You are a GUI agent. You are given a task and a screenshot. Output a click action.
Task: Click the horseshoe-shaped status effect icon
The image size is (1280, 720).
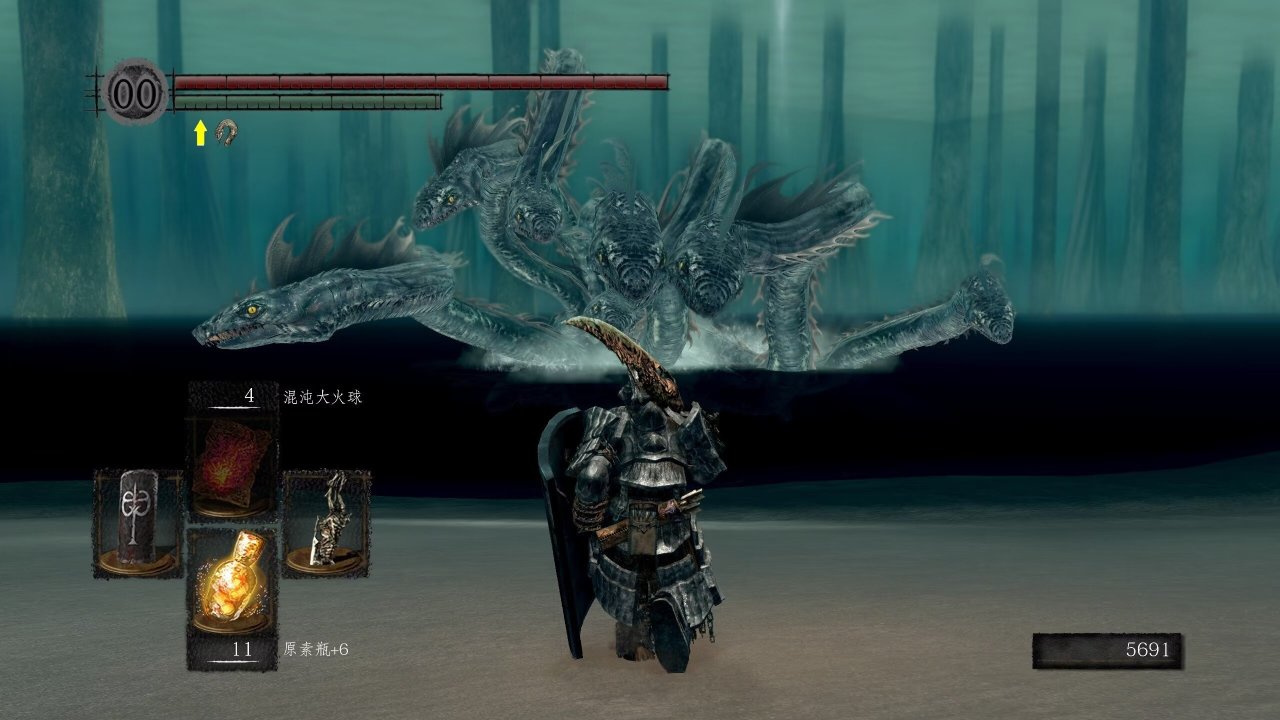click(x=228, y=131)
